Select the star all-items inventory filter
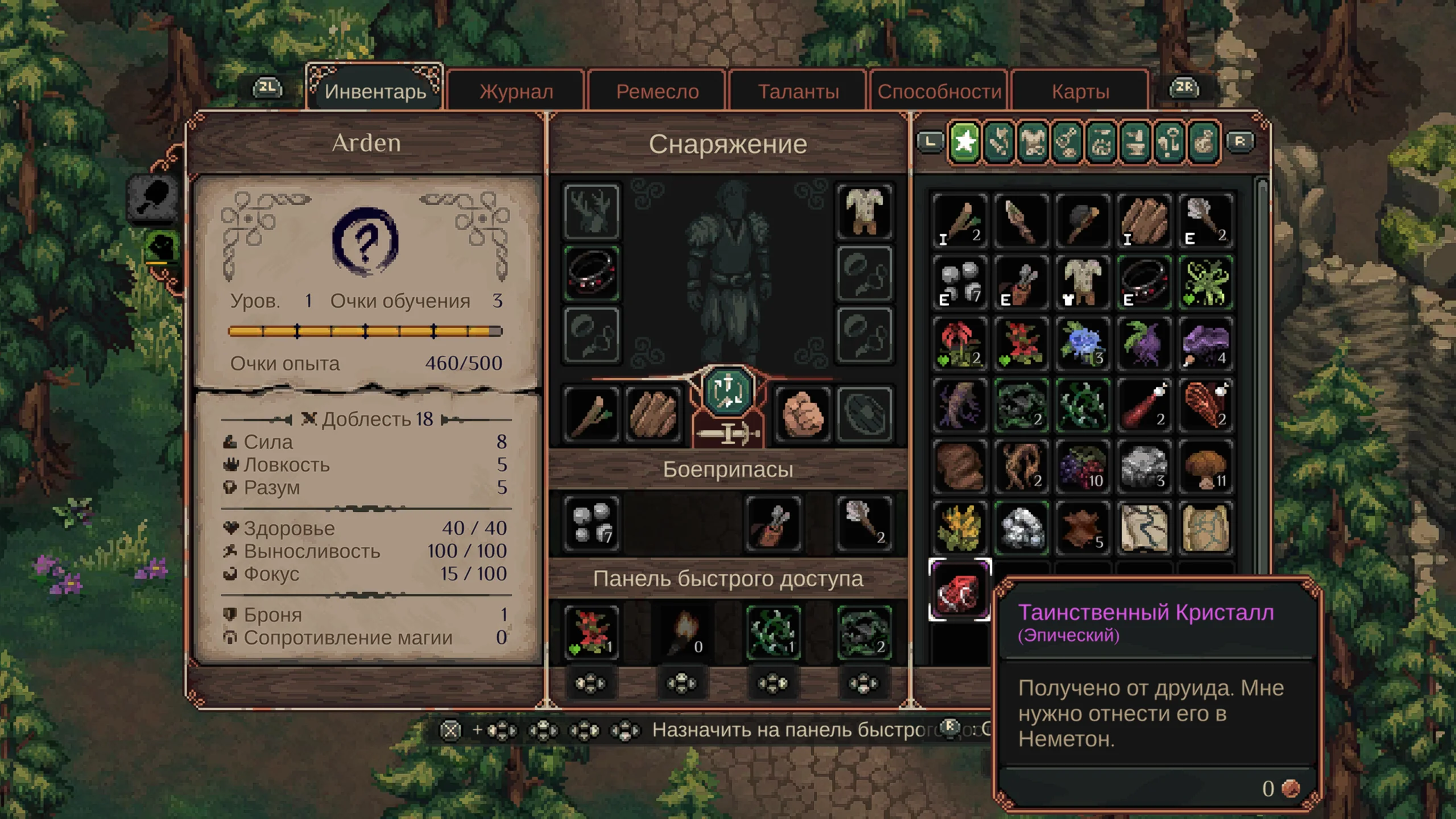Image resolution: width=1456 pixels, height=819 pixels. pyautogui.click(x=965, y=142)
